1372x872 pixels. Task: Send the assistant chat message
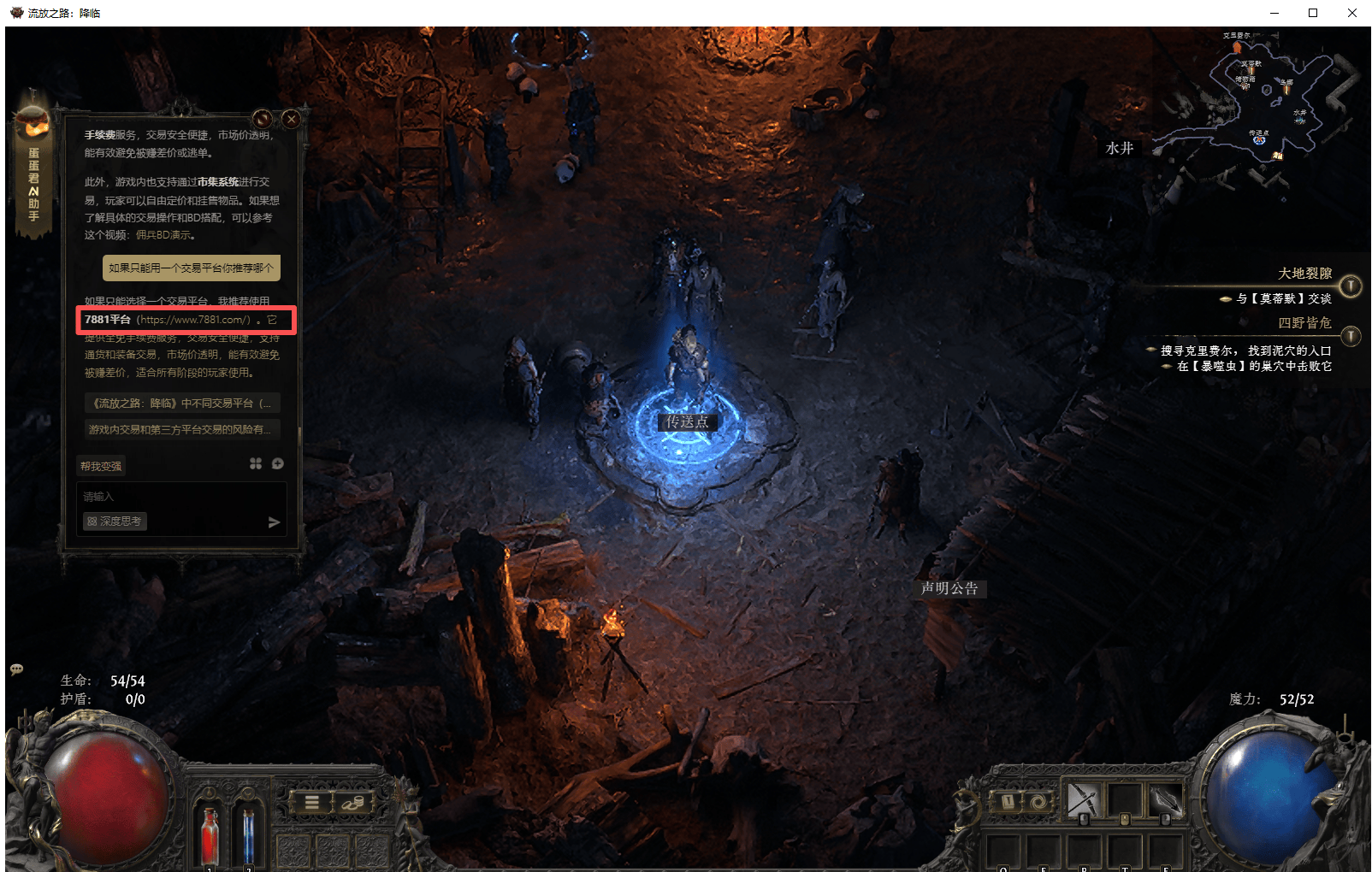pos(274,522)
